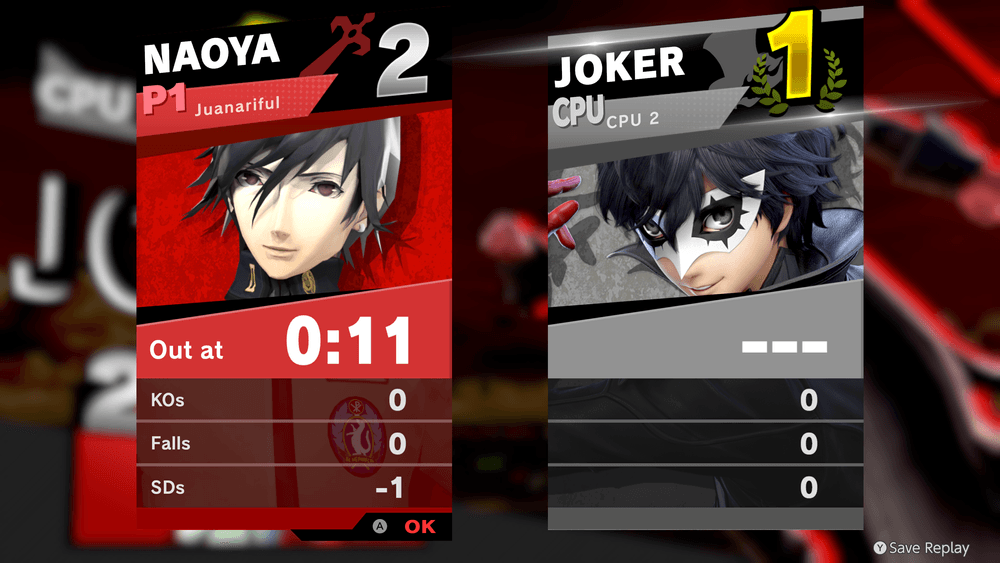Choose the Save Replay option

tap(921, 547)
